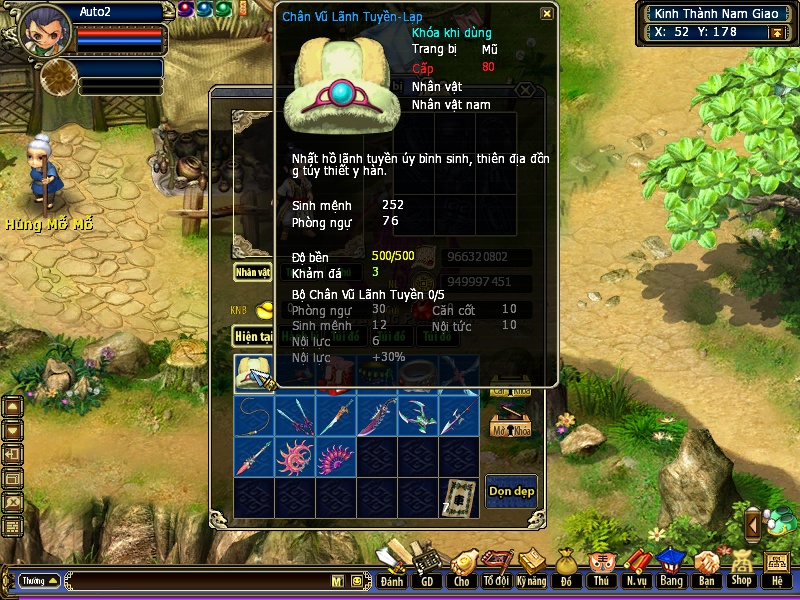
Task: Close the Chân Vũ Lãnh Tuyền item tooltip
Action: 546,14
